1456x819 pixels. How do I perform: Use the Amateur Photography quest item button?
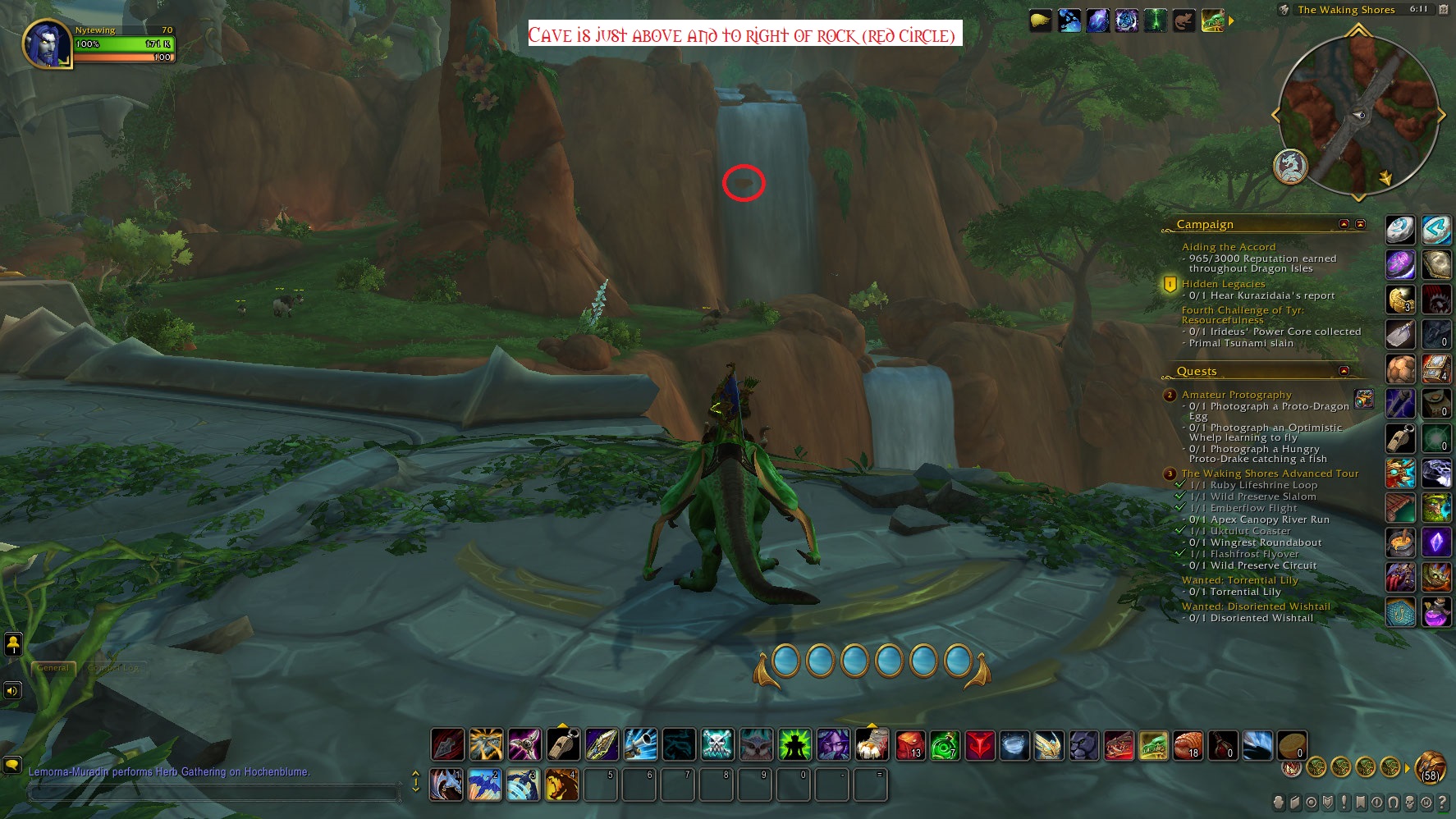pos(1363,399)
